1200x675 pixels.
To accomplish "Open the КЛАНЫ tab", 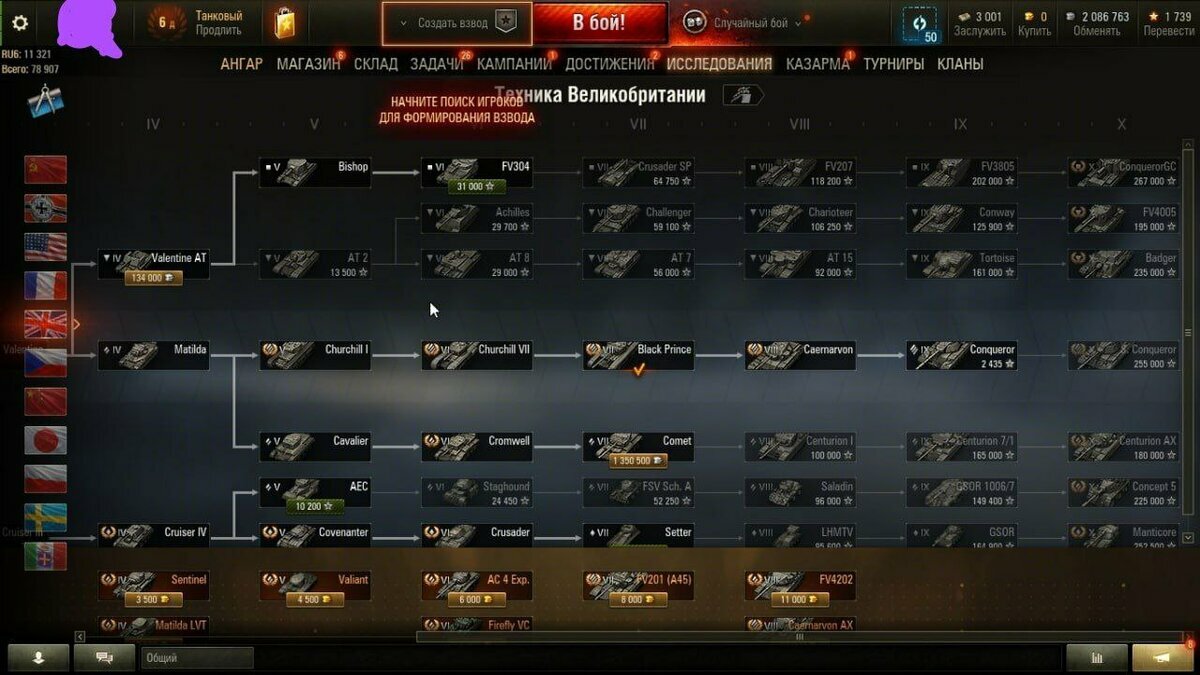I will pyautogui.click(x=959, y=64).
